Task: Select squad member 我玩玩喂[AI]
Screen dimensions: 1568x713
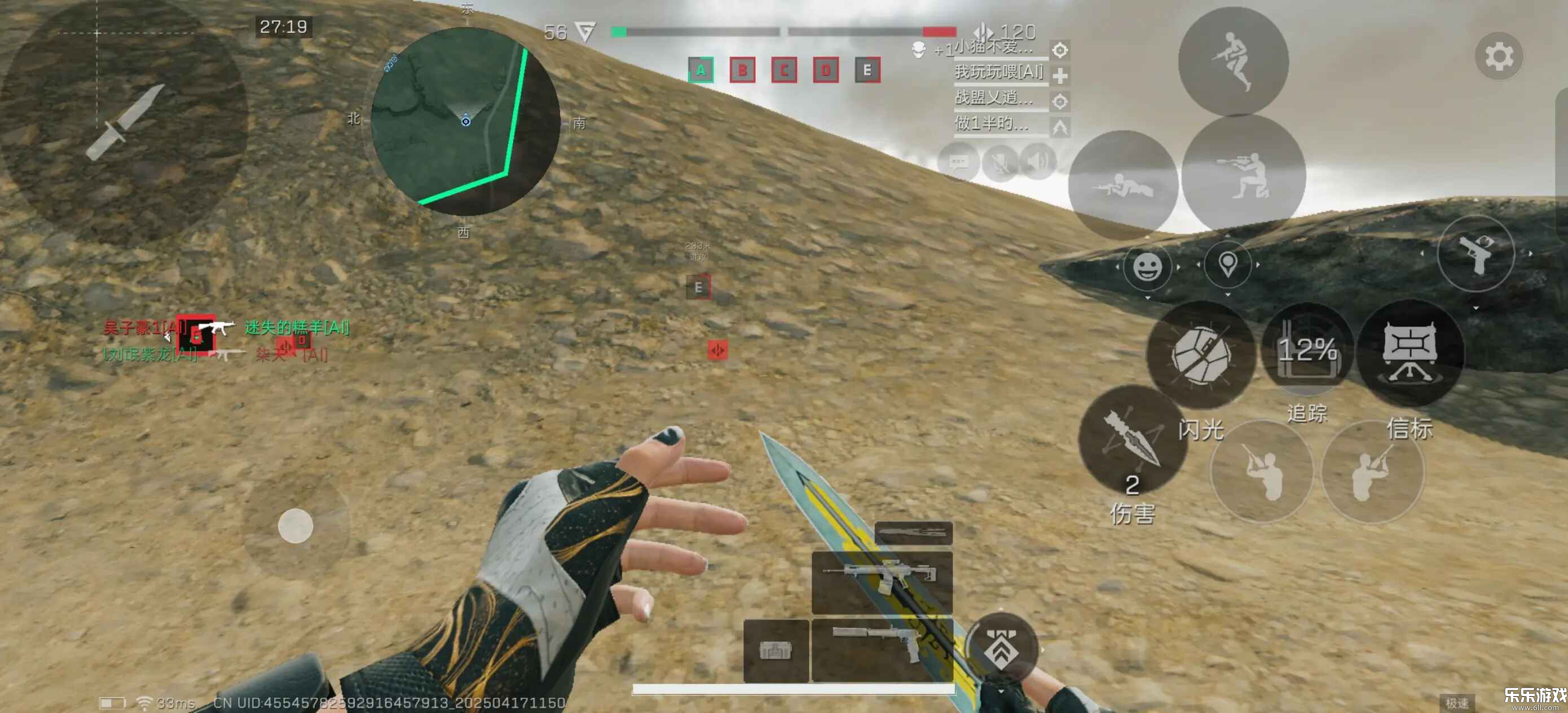Action: click(x=999, y=73)
